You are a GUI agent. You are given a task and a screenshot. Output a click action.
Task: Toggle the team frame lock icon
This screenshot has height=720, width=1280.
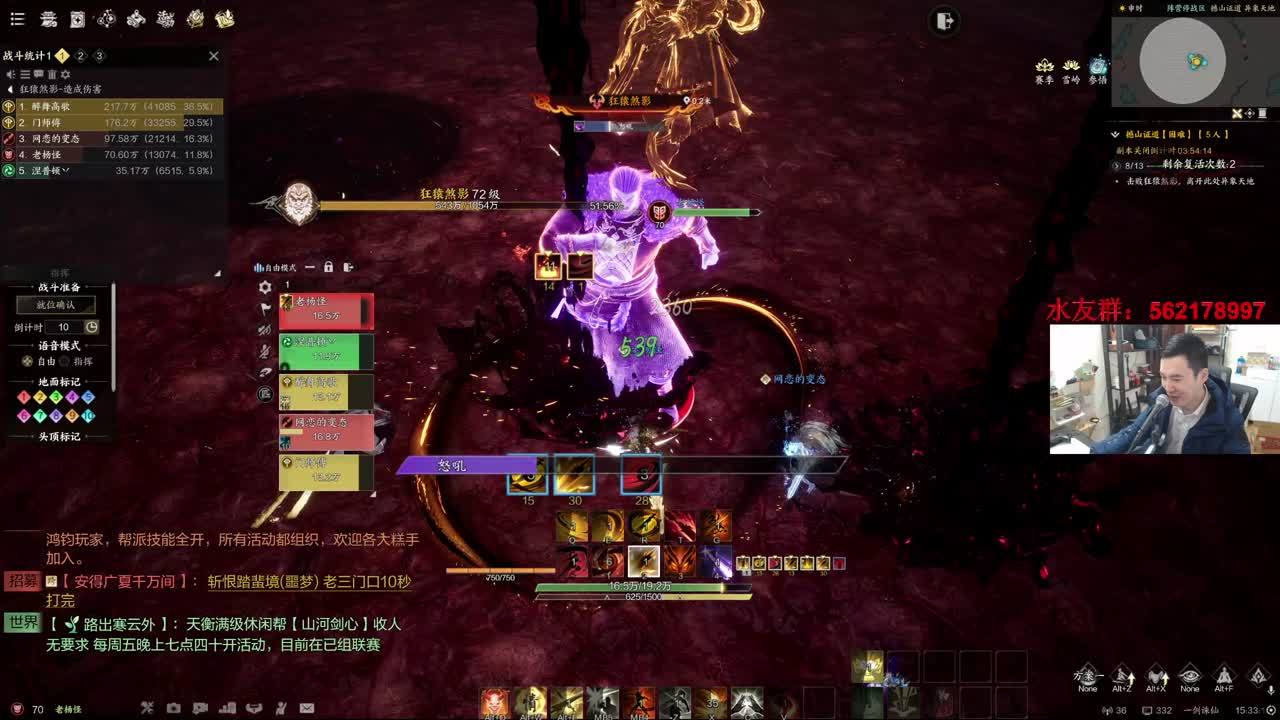pos(328,267)
